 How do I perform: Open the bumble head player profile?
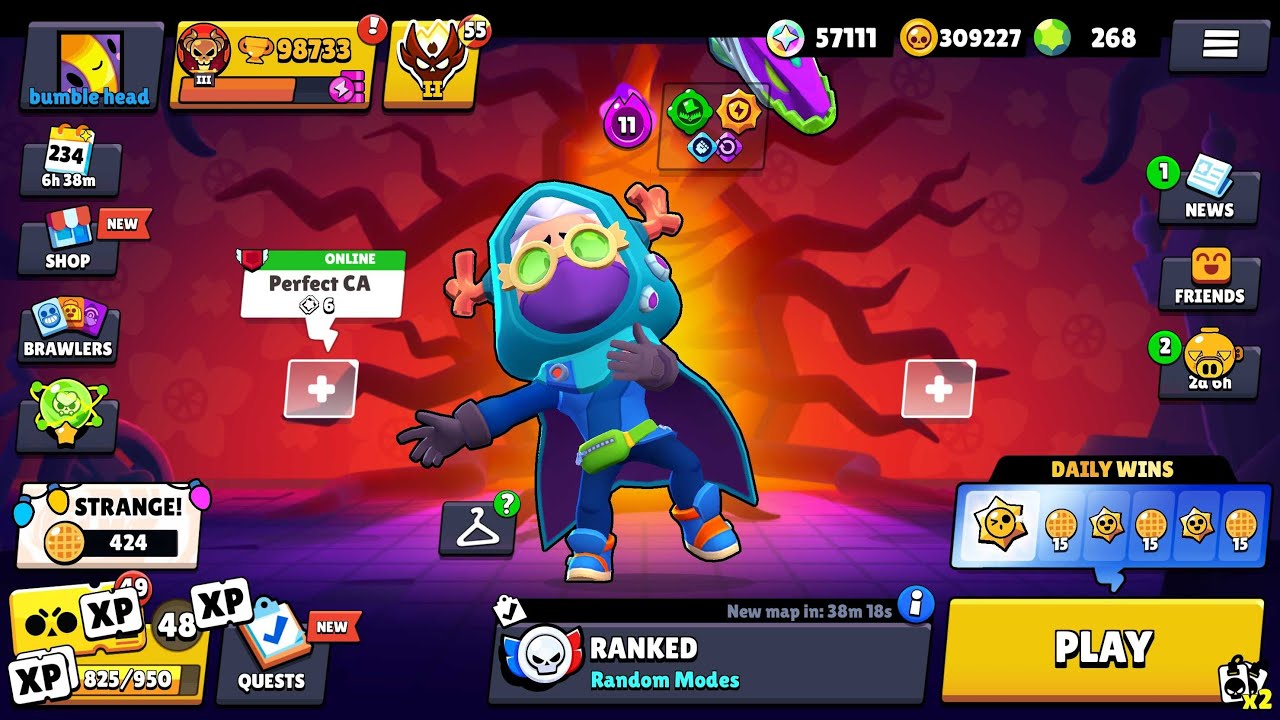[90, 68]
